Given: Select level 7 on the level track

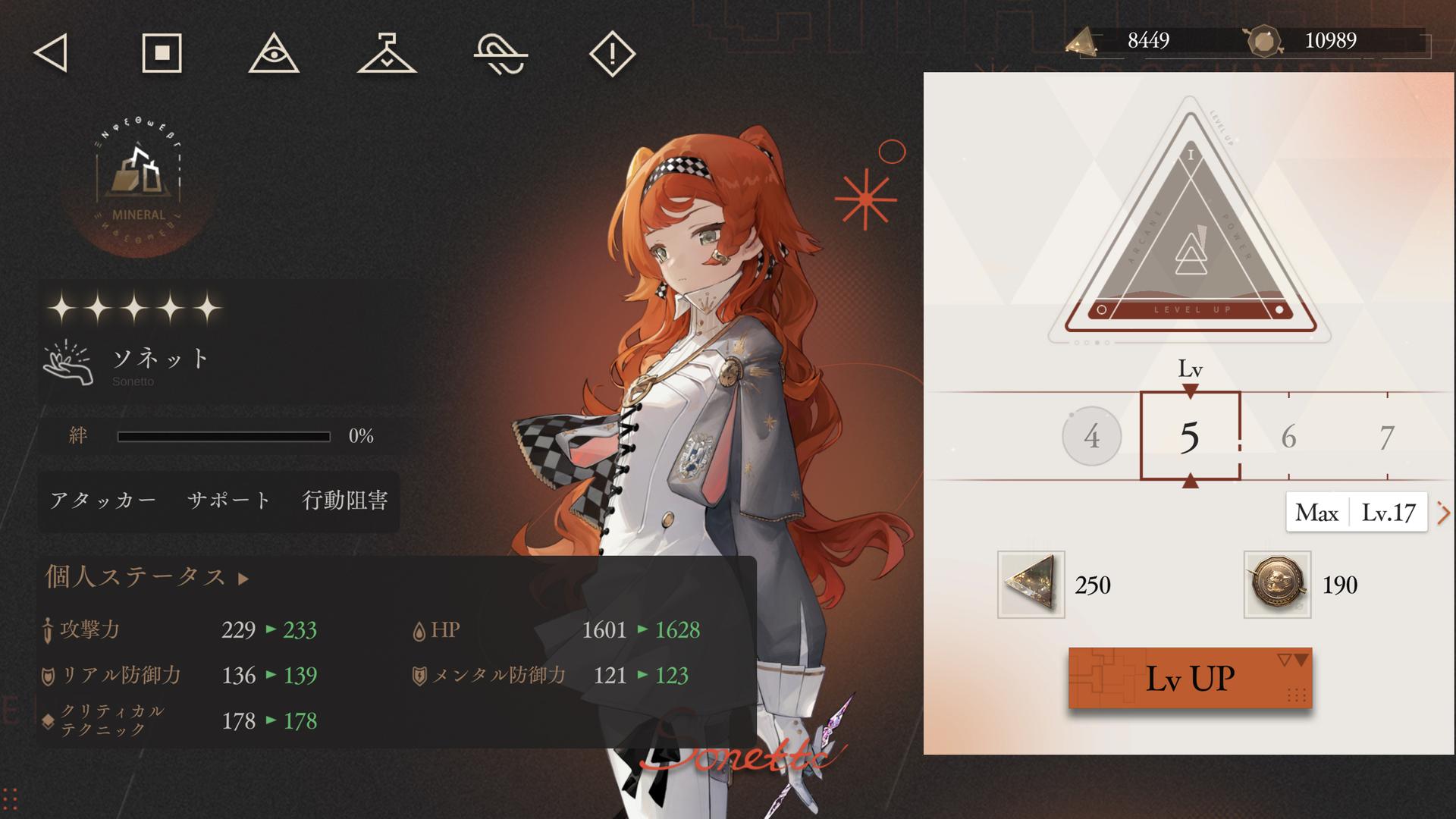Looking at the screenshot, I should point(1386,437).
